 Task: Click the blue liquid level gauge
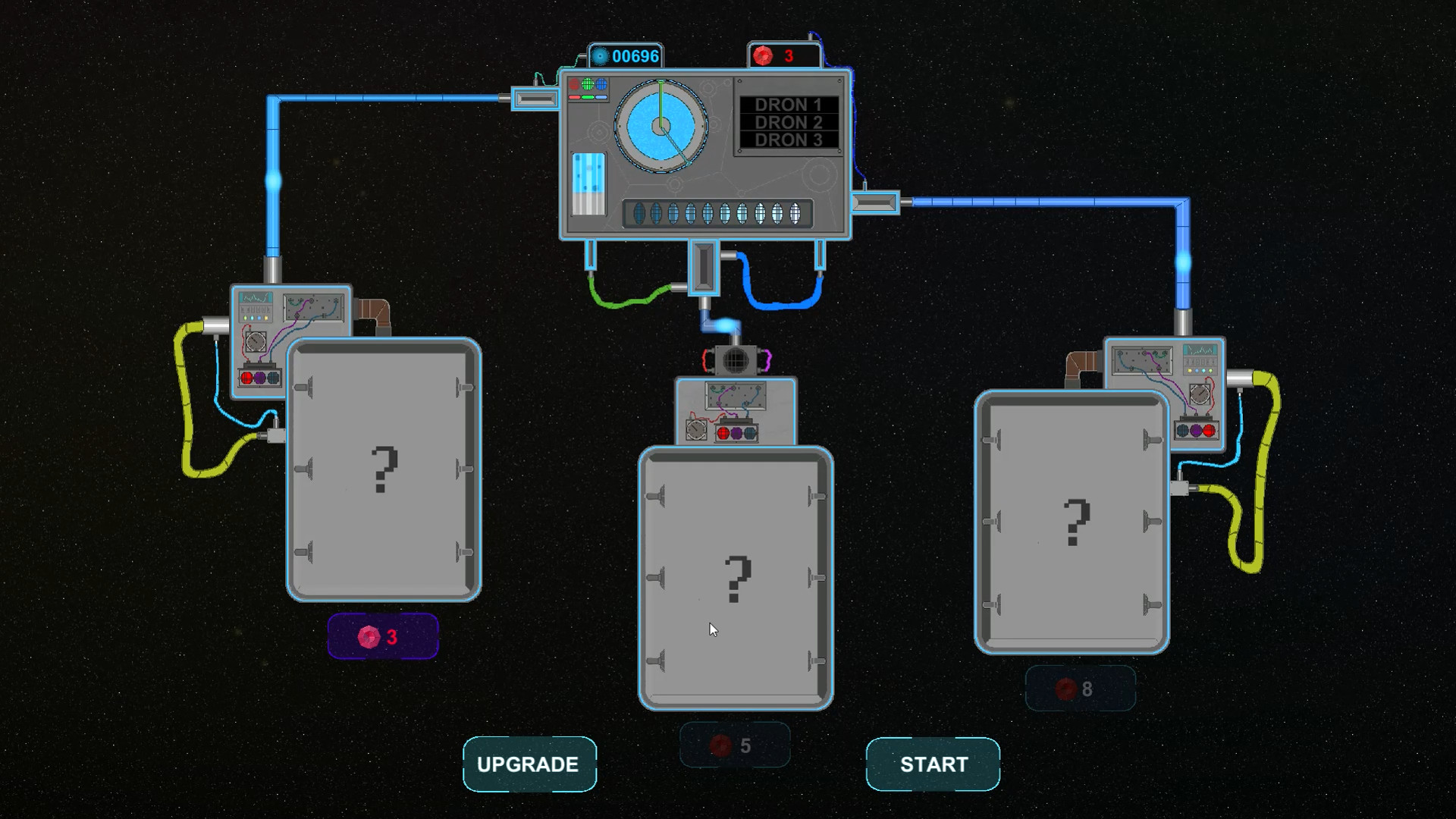[x=589, y=184]
